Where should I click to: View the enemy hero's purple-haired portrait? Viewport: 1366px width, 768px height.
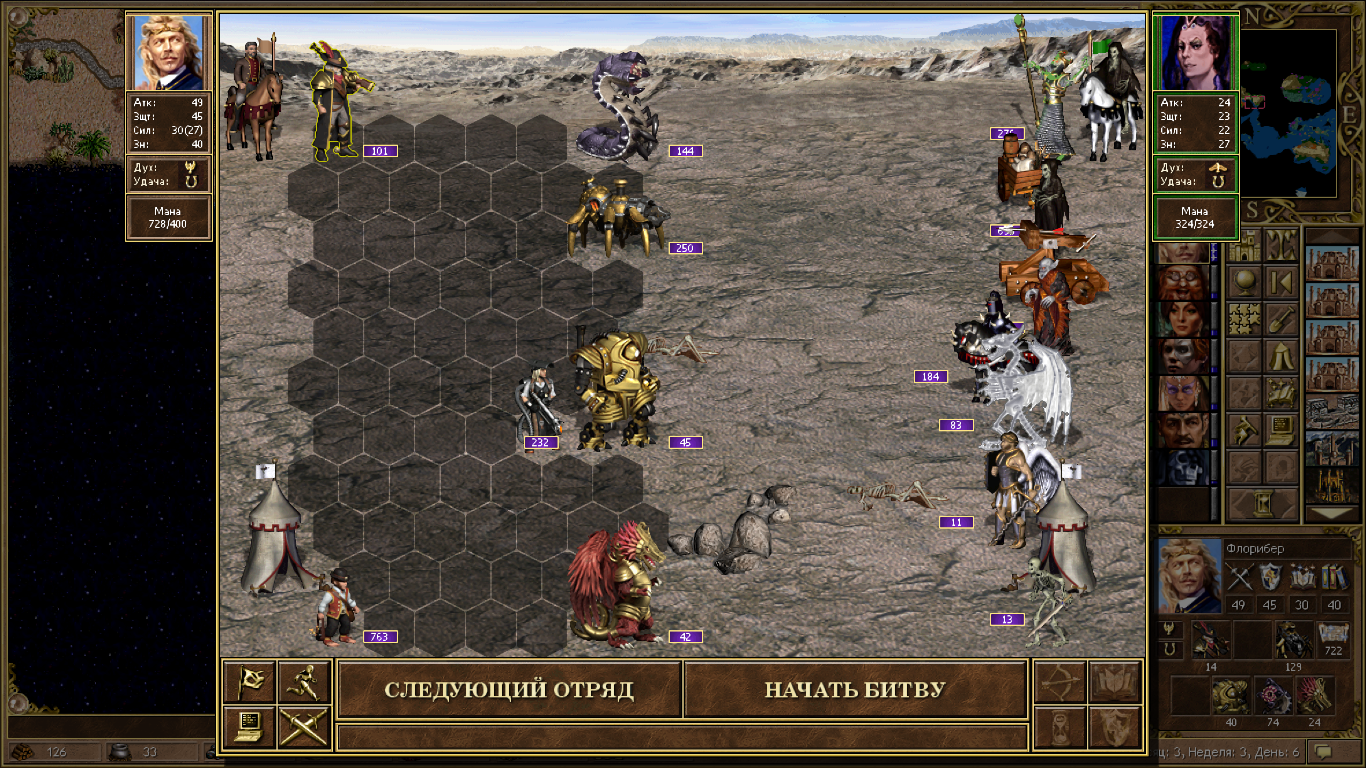[1197, 52]
